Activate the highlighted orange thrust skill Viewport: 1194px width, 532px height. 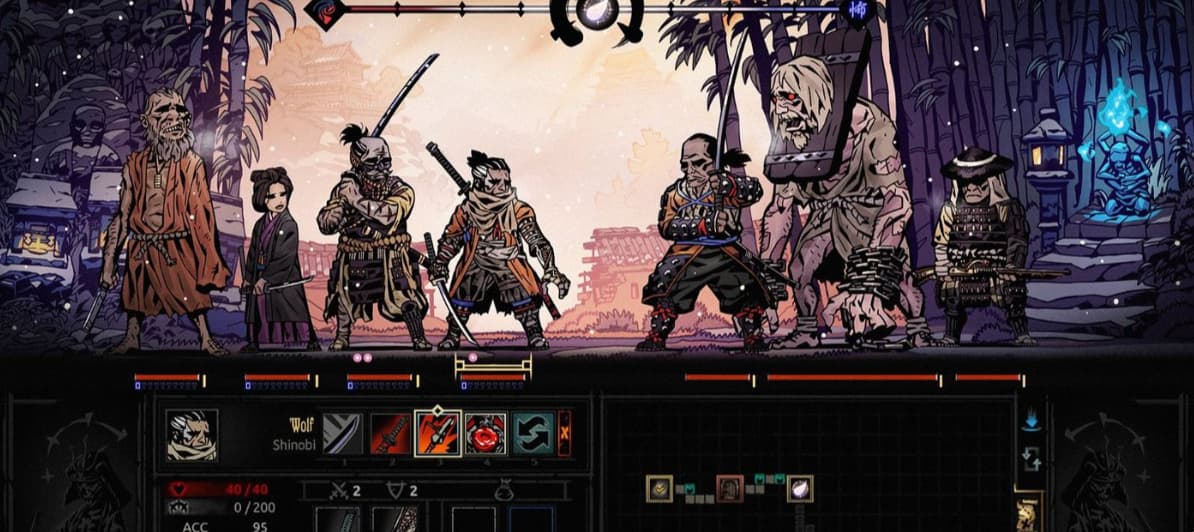pyautogui.click(x=438, y=434)
